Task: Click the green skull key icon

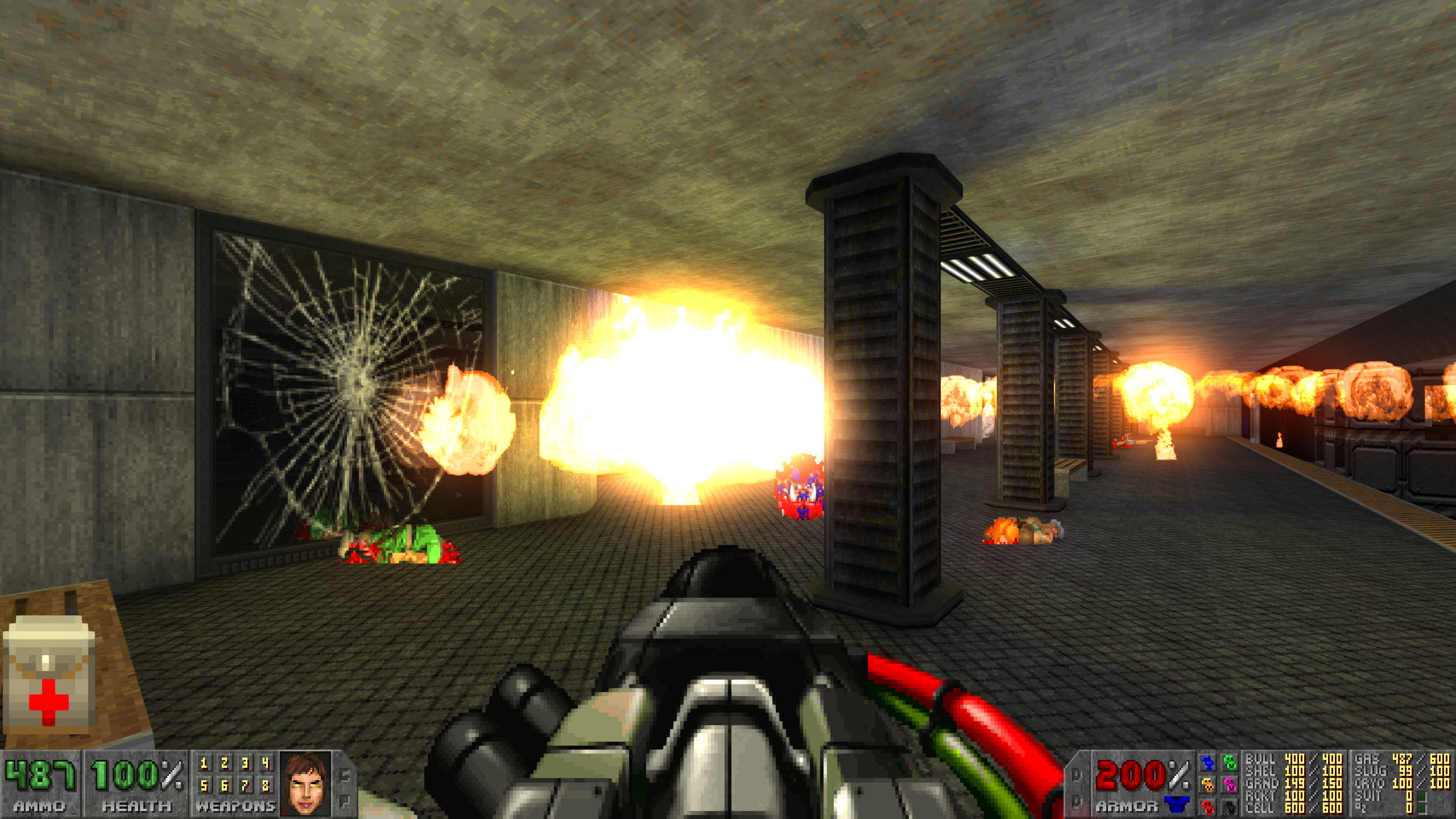Action: coord(1229,763)
